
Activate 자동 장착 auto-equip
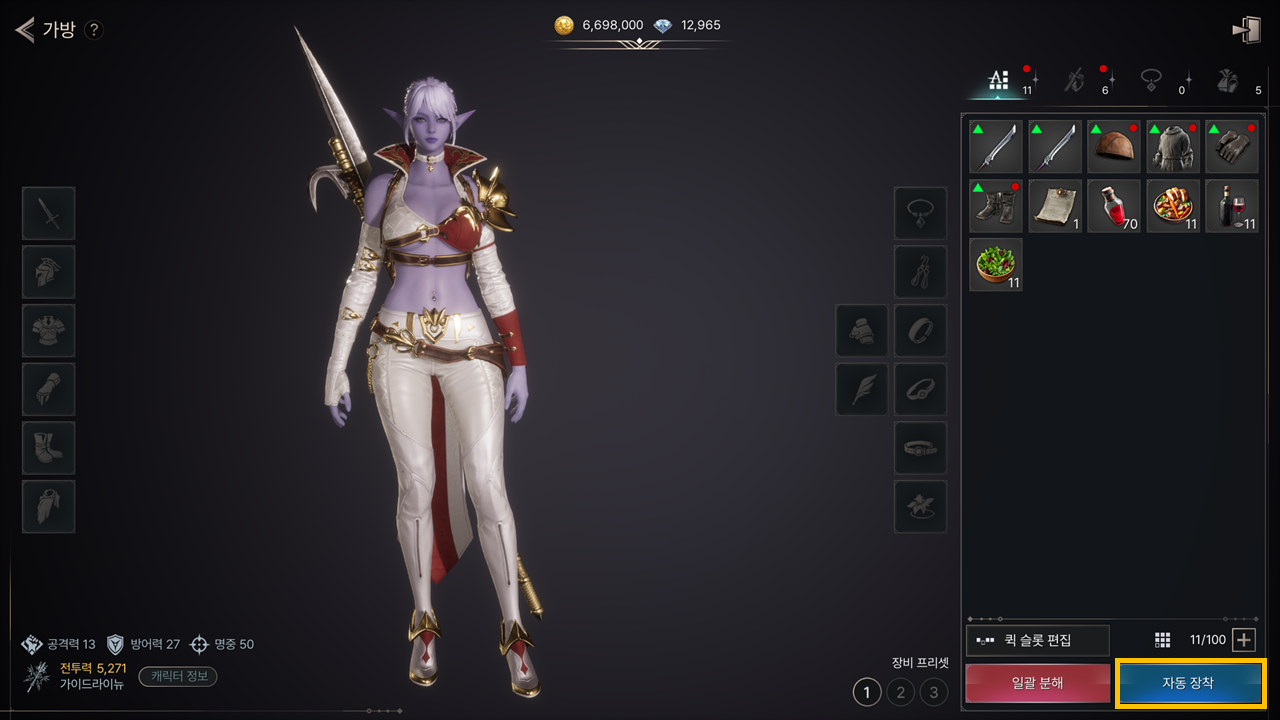[x=1189, y=683]
